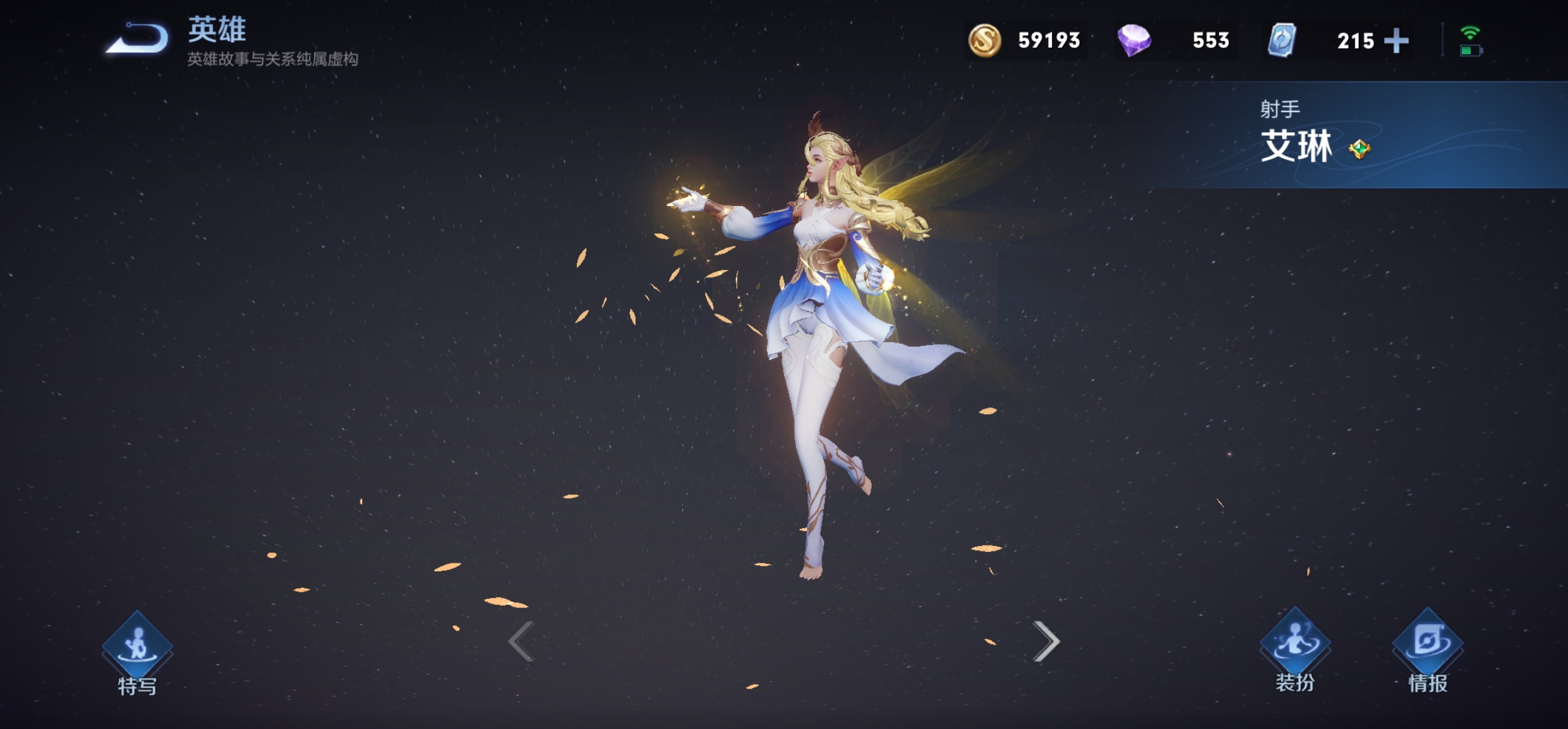Tap the gold coin currency icon
The width and height of the screenshot is (1568, 729).
tap(984, 40)
